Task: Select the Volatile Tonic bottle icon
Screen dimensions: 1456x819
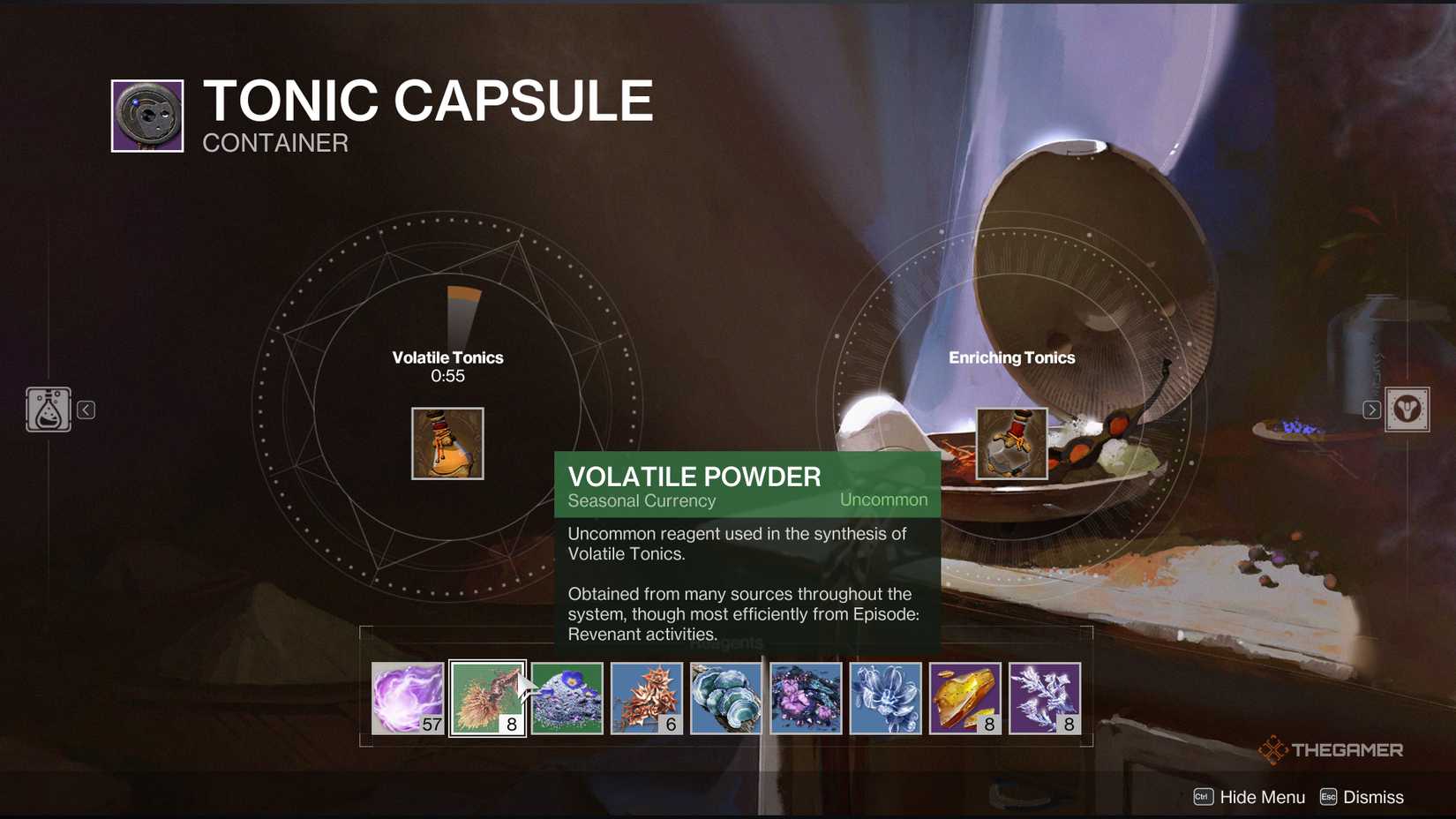Action: pyautogui.click(x=447, y=443)
